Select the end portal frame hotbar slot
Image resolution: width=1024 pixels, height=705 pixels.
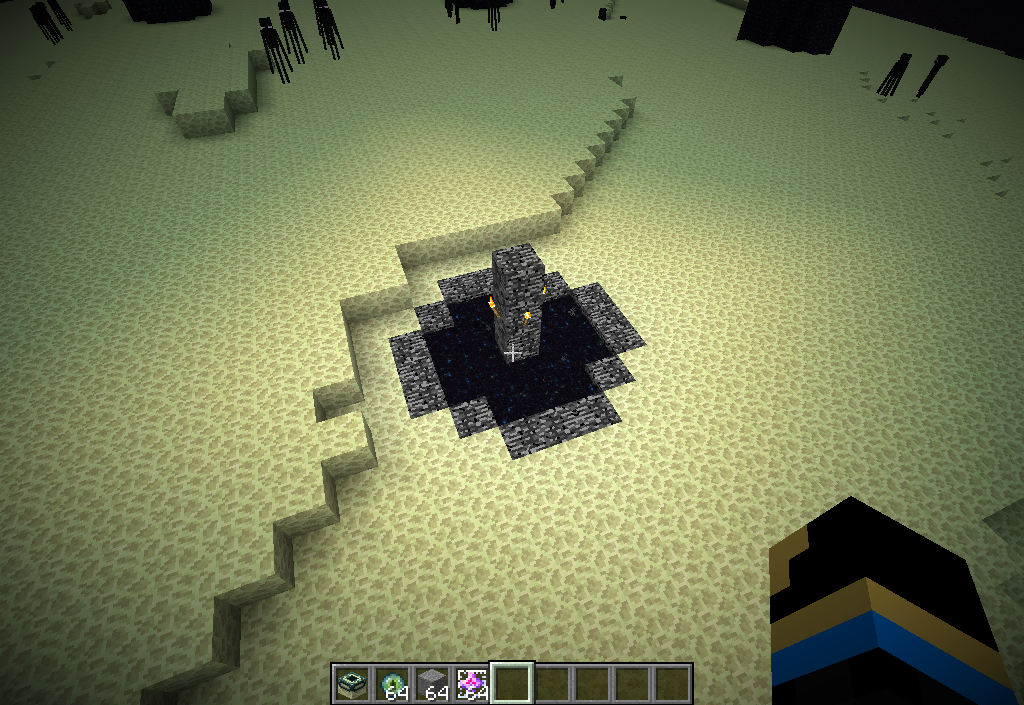[x=352, y=684]
